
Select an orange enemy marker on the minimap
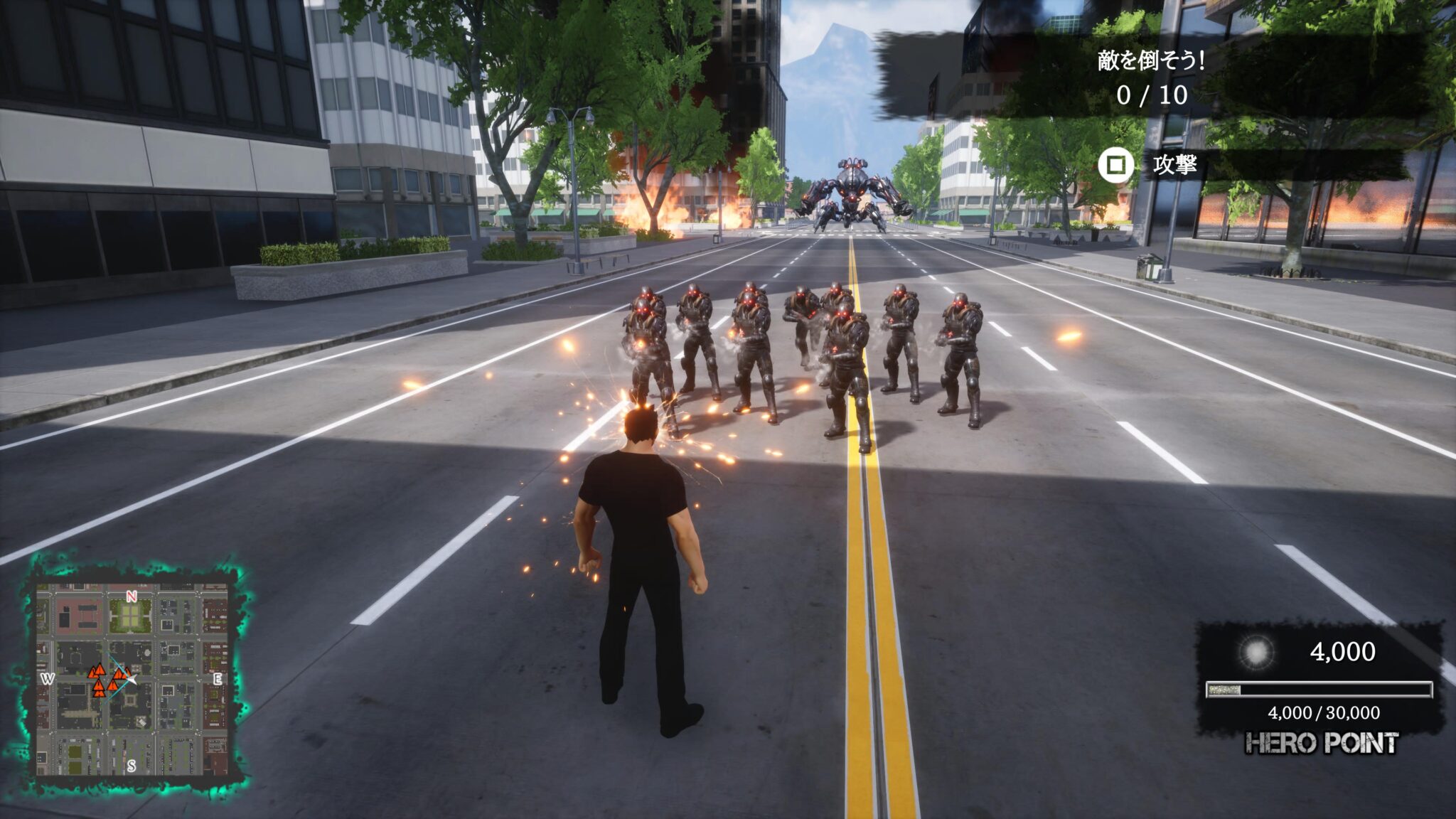[99, 670]
